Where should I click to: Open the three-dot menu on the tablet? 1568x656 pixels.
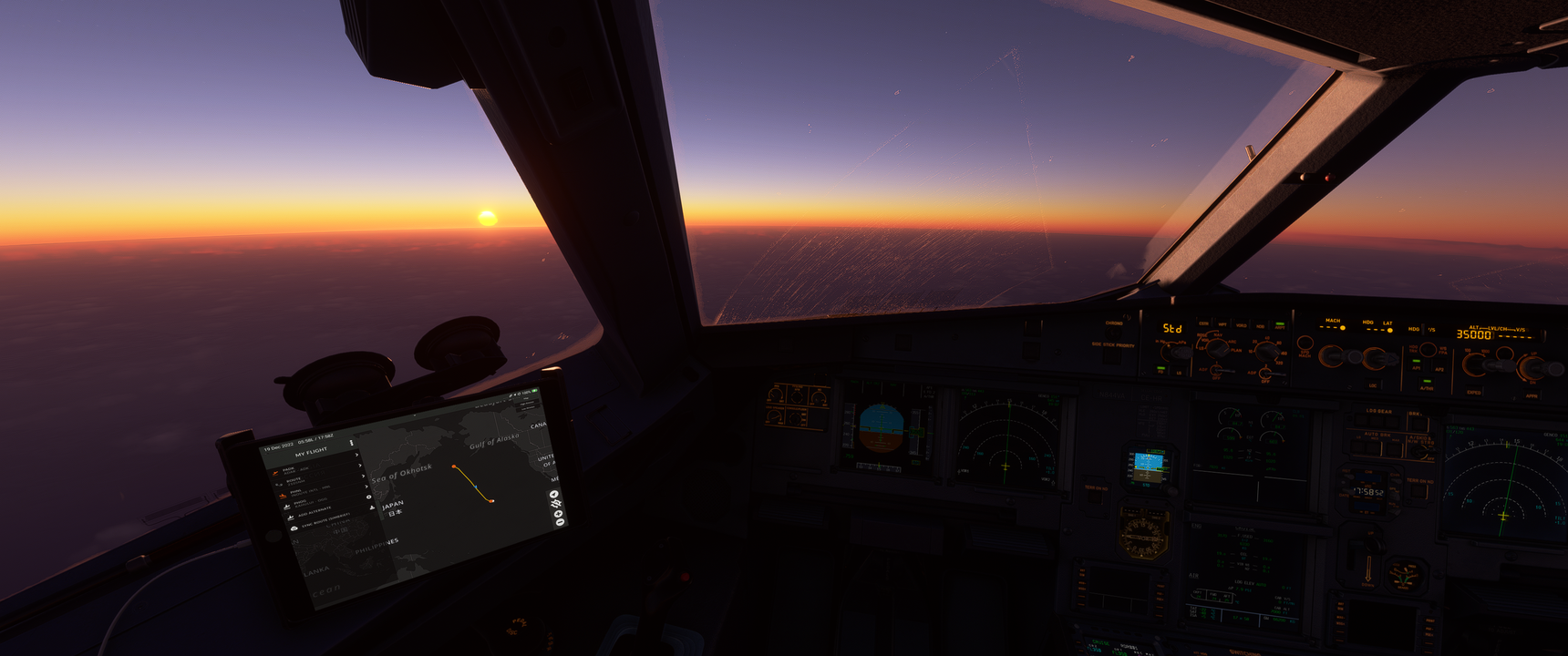point(352,444)
